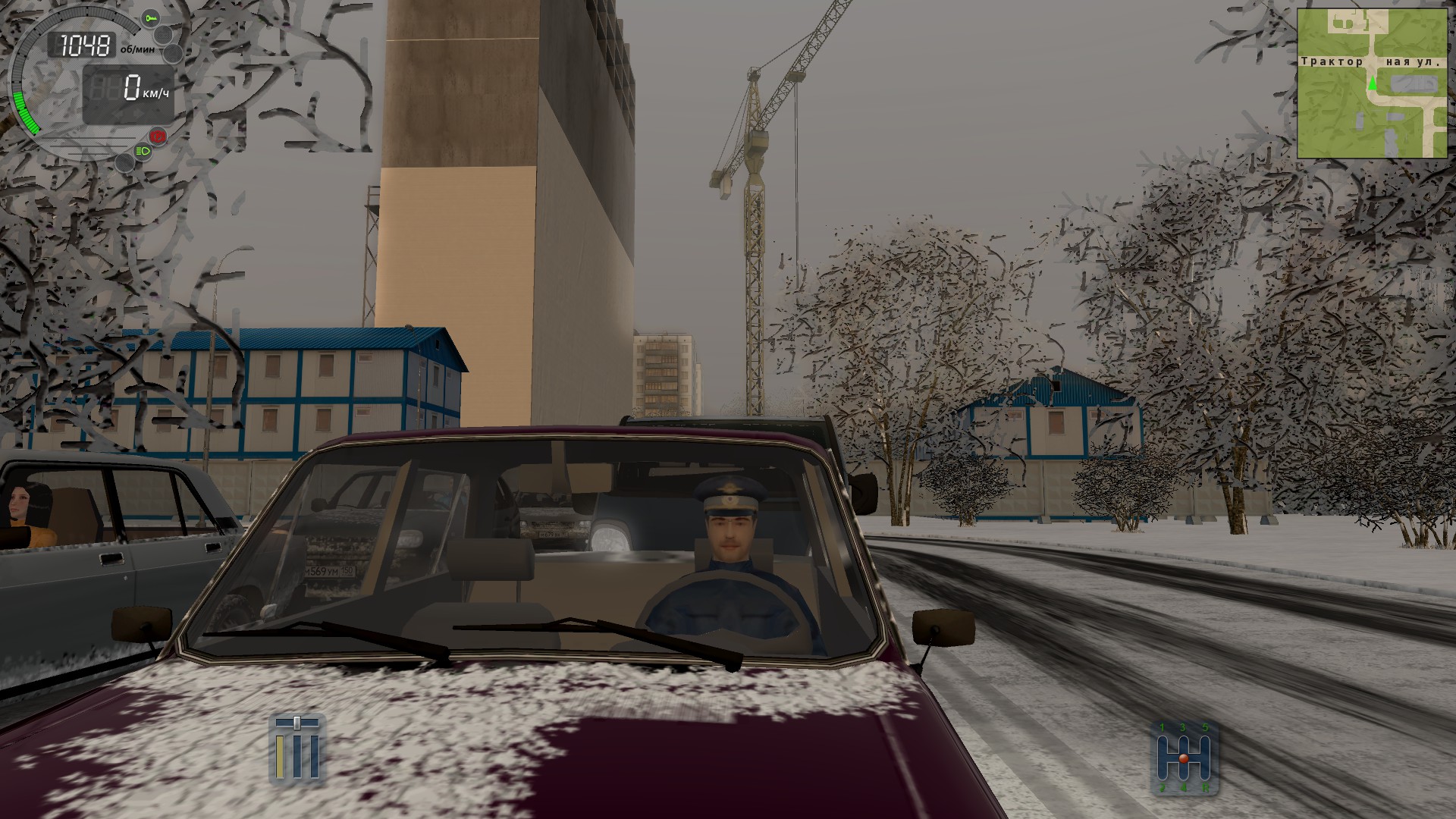Select the 5th gear slot on the shifter
Image resolution: width=1456 pixels, height=819 pixels.
tap(1206, 742)
